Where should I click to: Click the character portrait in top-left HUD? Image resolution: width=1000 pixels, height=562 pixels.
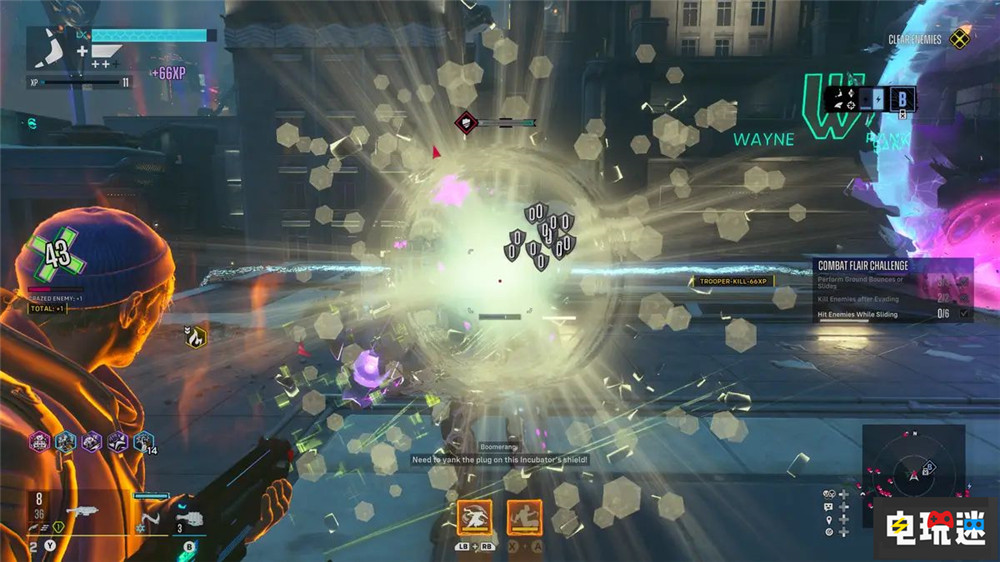pos(53,47)
